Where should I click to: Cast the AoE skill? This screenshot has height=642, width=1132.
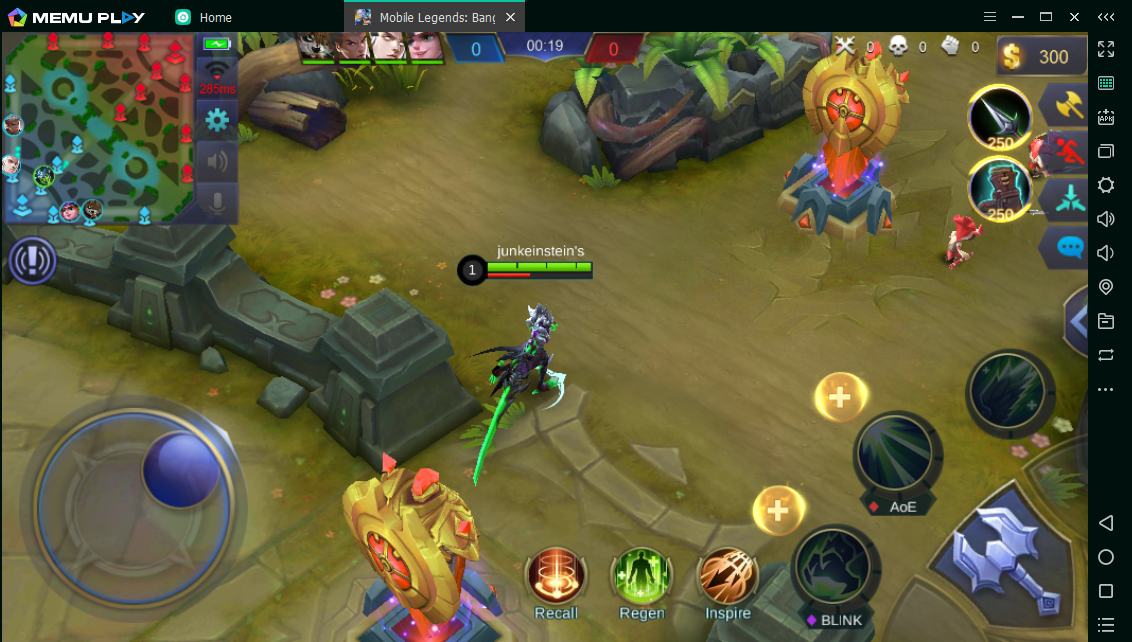897,454
